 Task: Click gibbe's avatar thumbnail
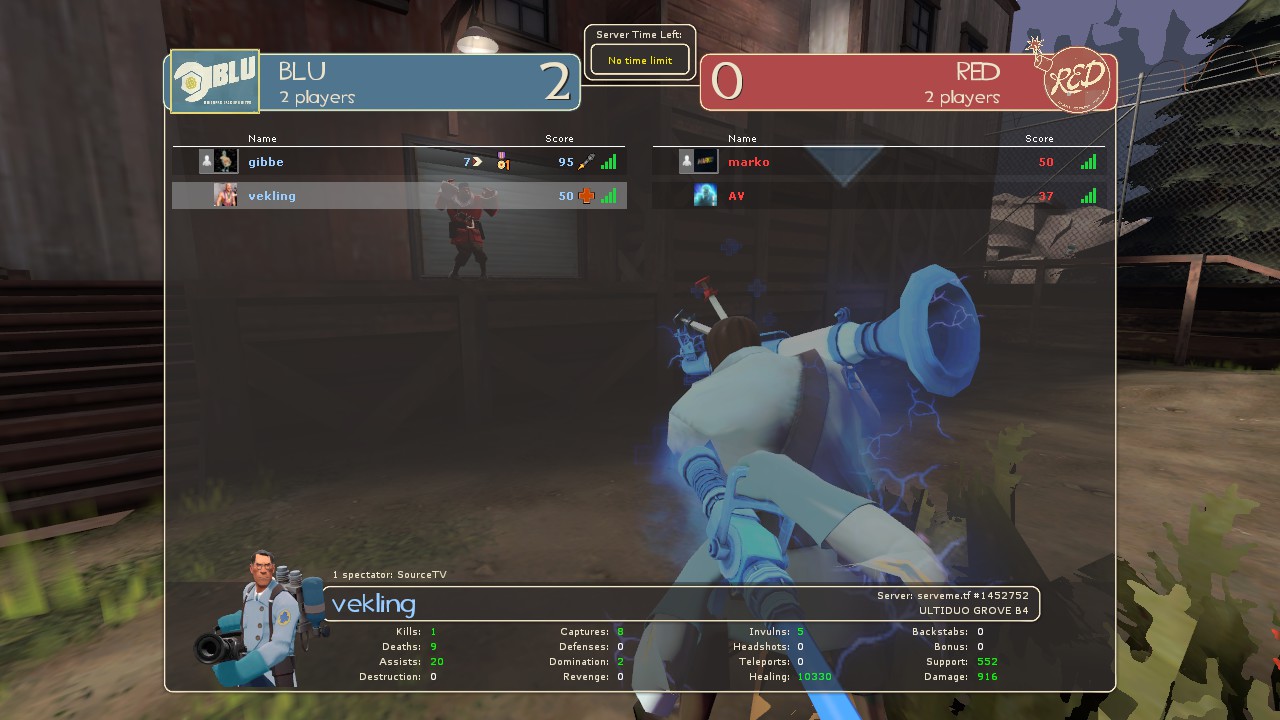click(x=226, y=161)
